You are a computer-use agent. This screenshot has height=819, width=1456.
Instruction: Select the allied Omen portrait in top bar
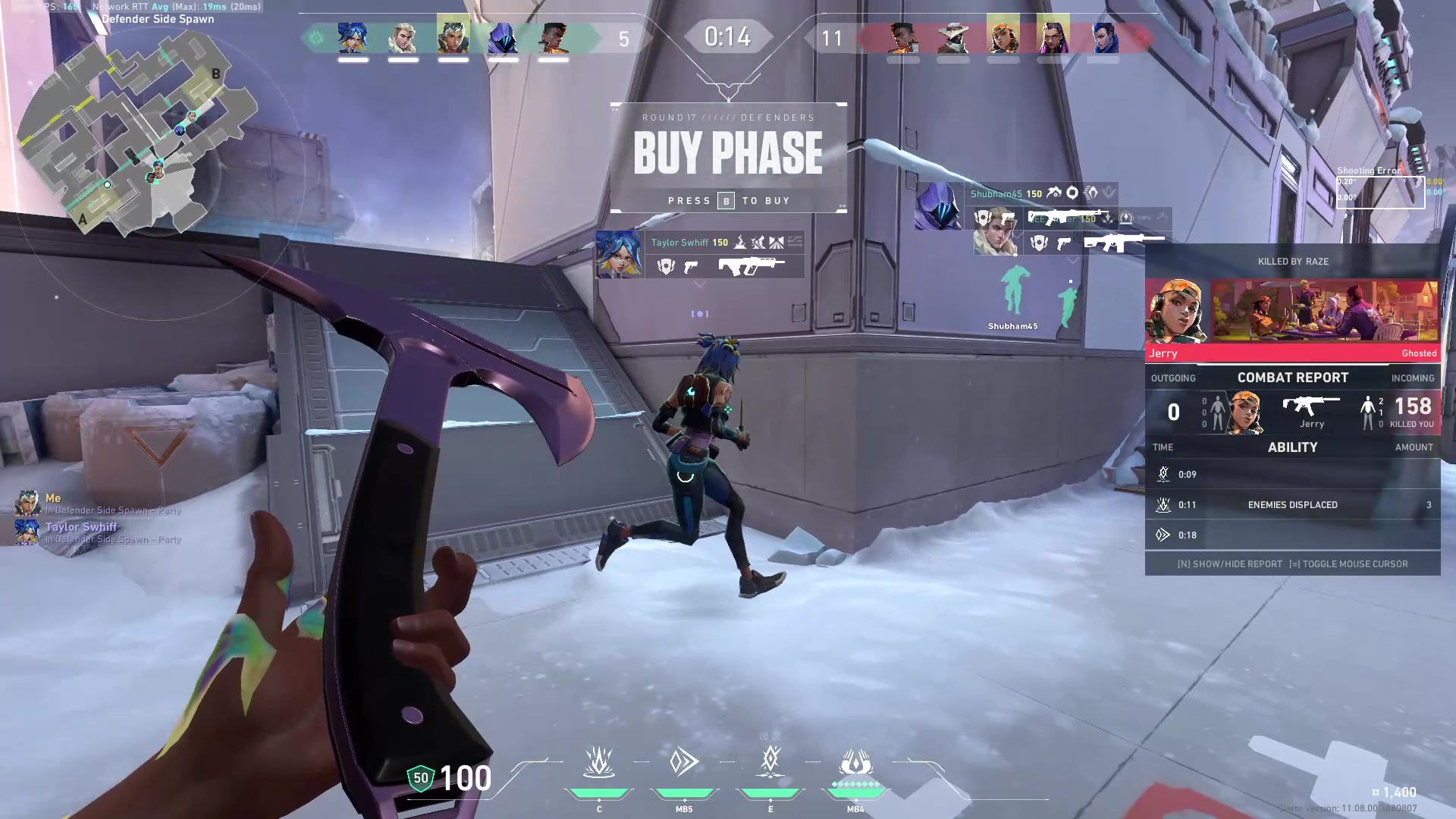503,38
